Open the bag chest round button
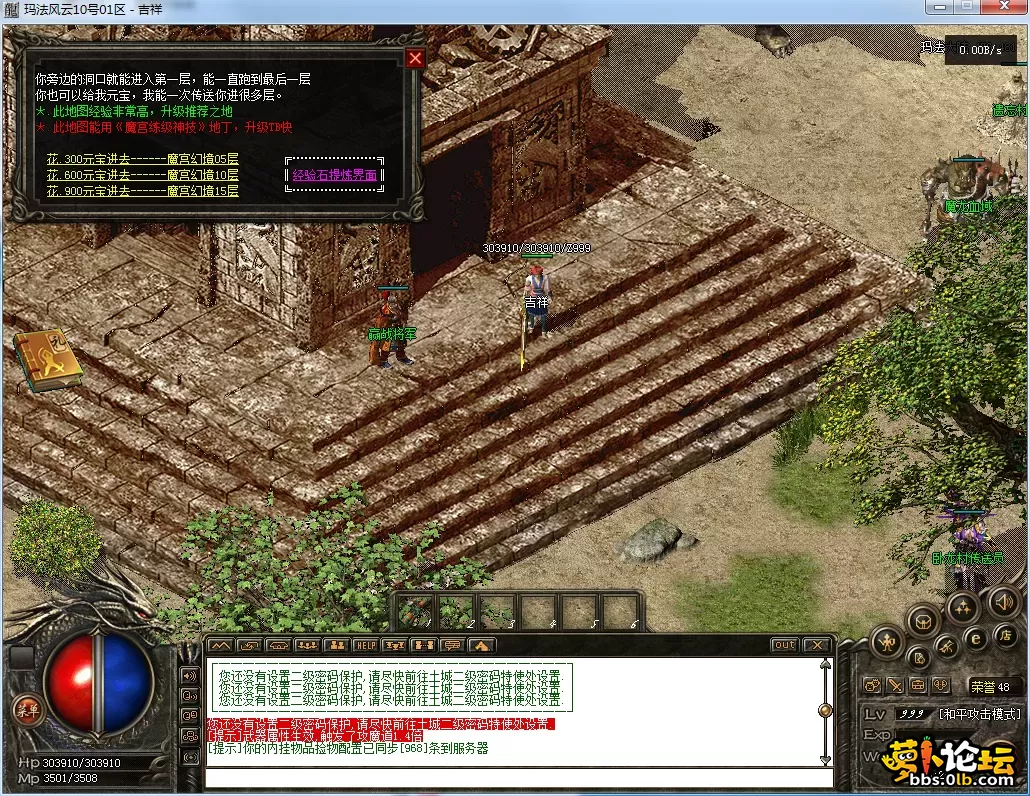Viewport: 1030px width, 796px height. [x=923, y=621]
